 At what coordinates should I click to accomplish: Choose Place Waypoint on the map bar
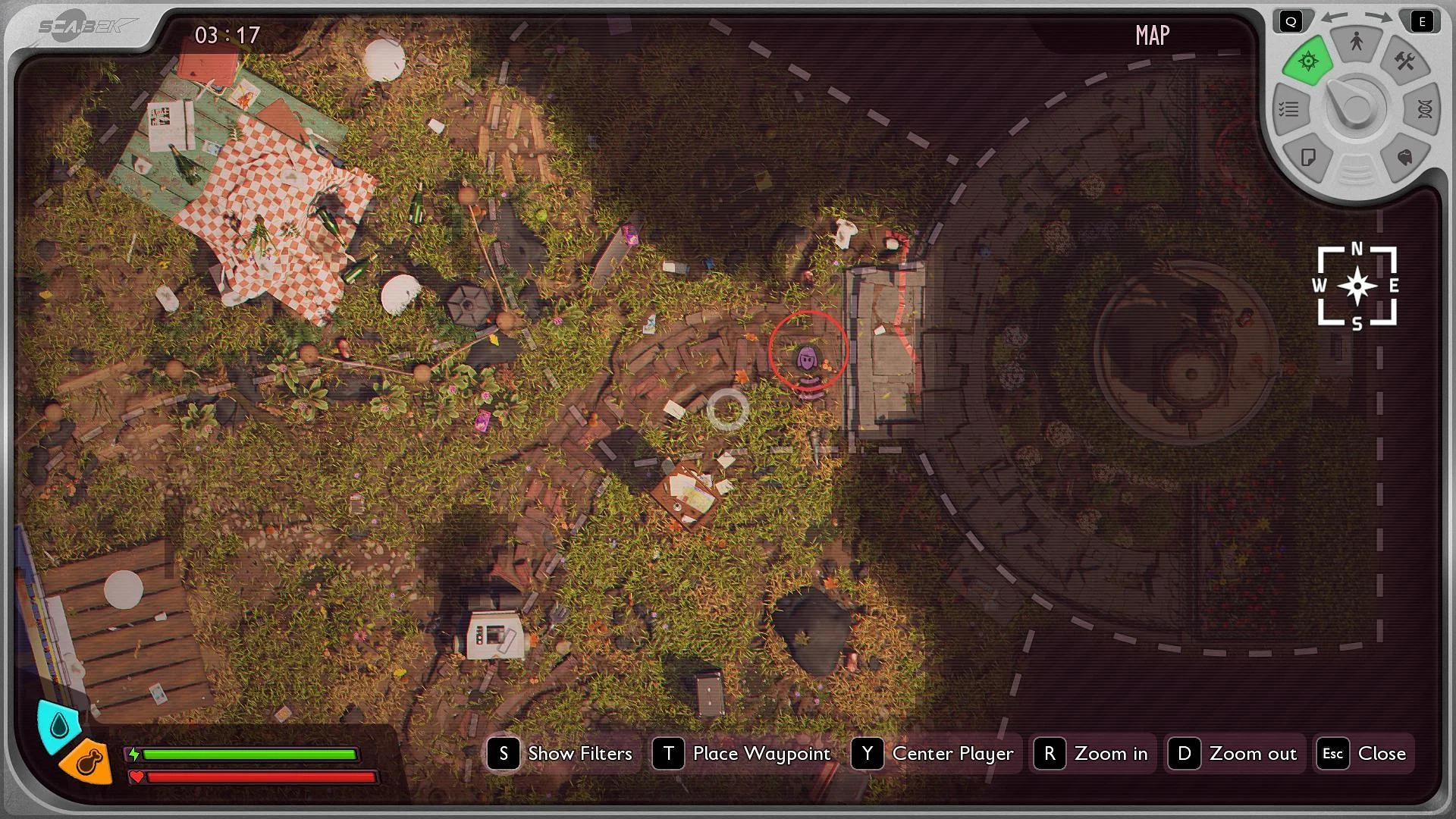click(x=743, y=754)
